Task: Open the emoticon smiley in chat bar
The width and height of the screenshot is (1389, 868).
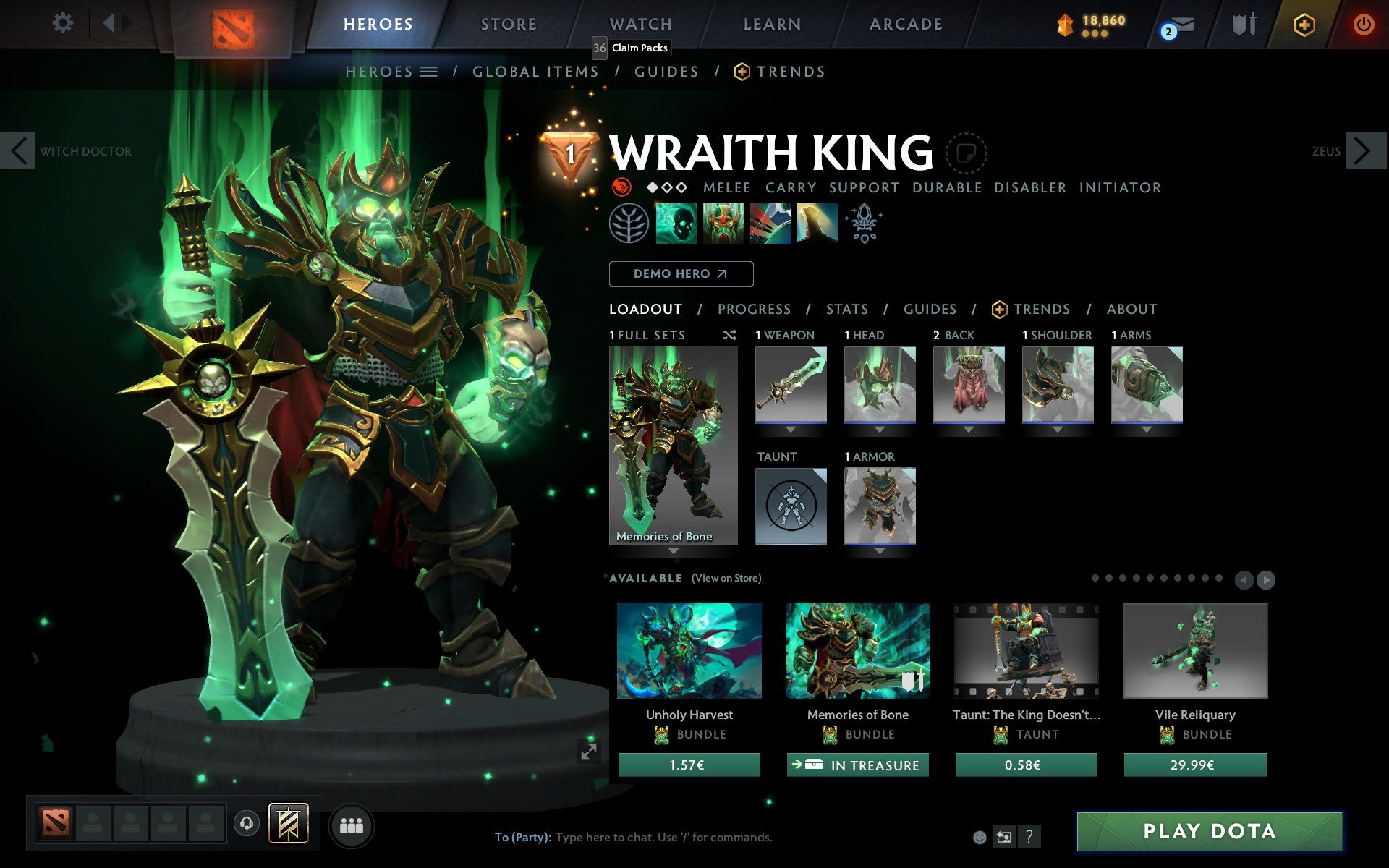Action: point(981,838)
